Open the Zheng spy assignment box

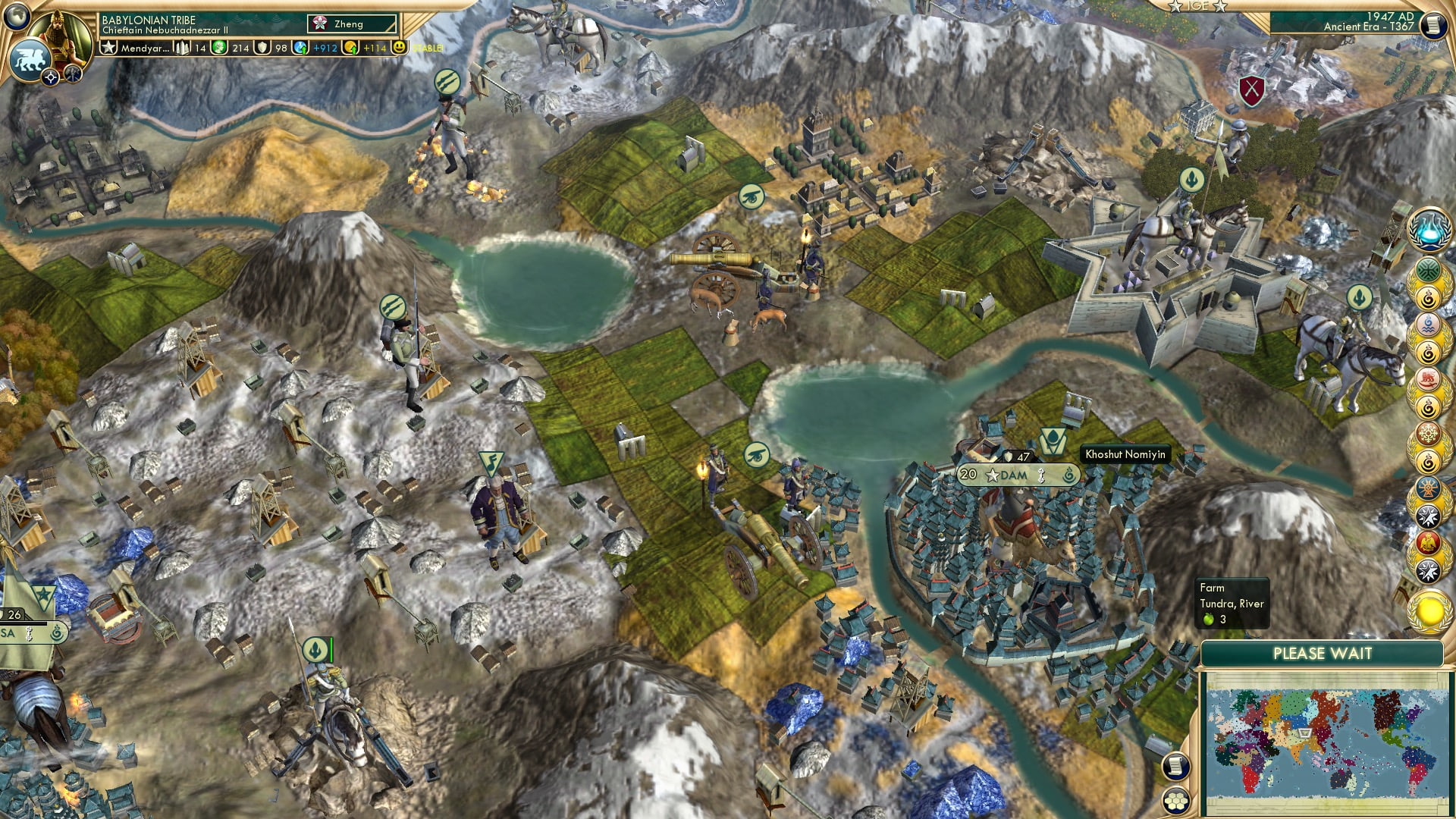coord(352,24)
